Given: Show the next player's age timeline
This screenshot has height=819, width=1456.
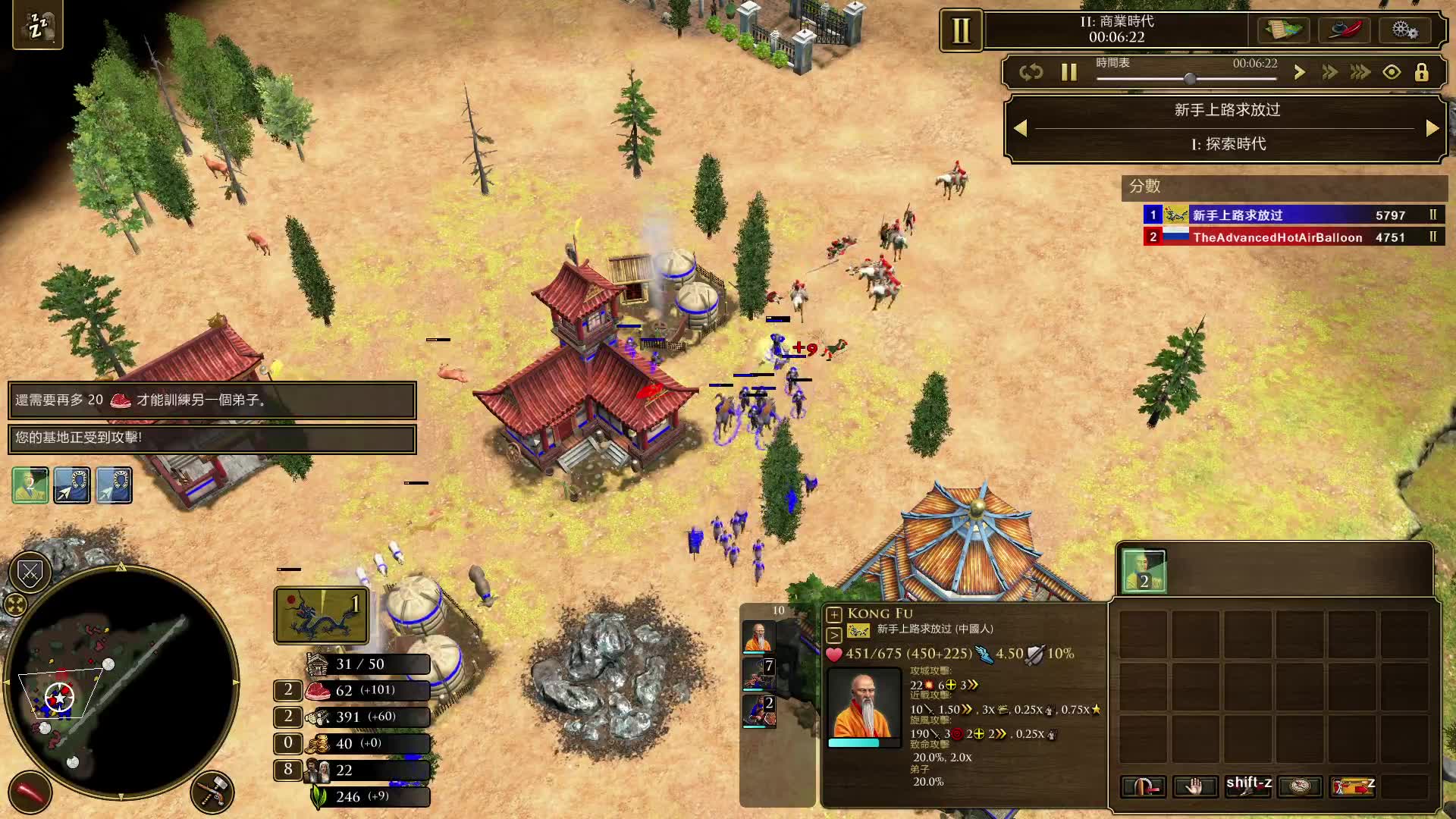Looking at the screenshot, I should [1432, 128].
